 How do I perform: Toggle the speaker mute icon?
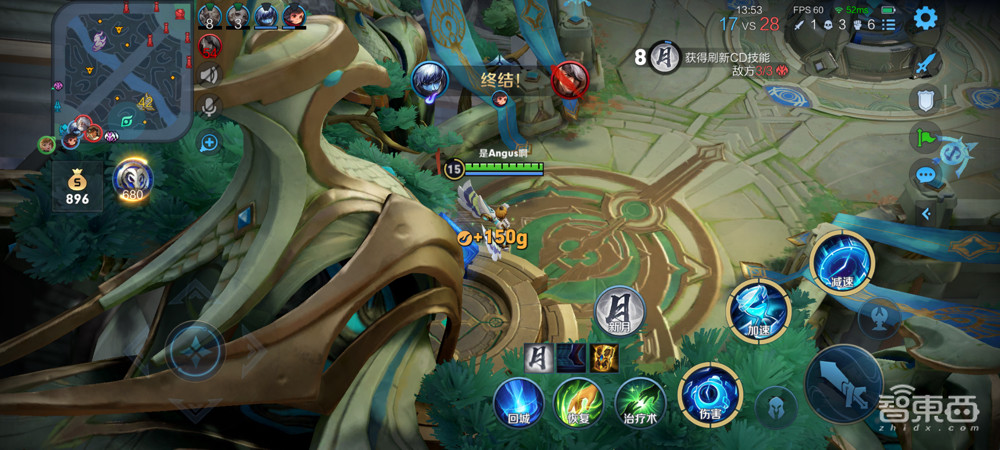209,74
